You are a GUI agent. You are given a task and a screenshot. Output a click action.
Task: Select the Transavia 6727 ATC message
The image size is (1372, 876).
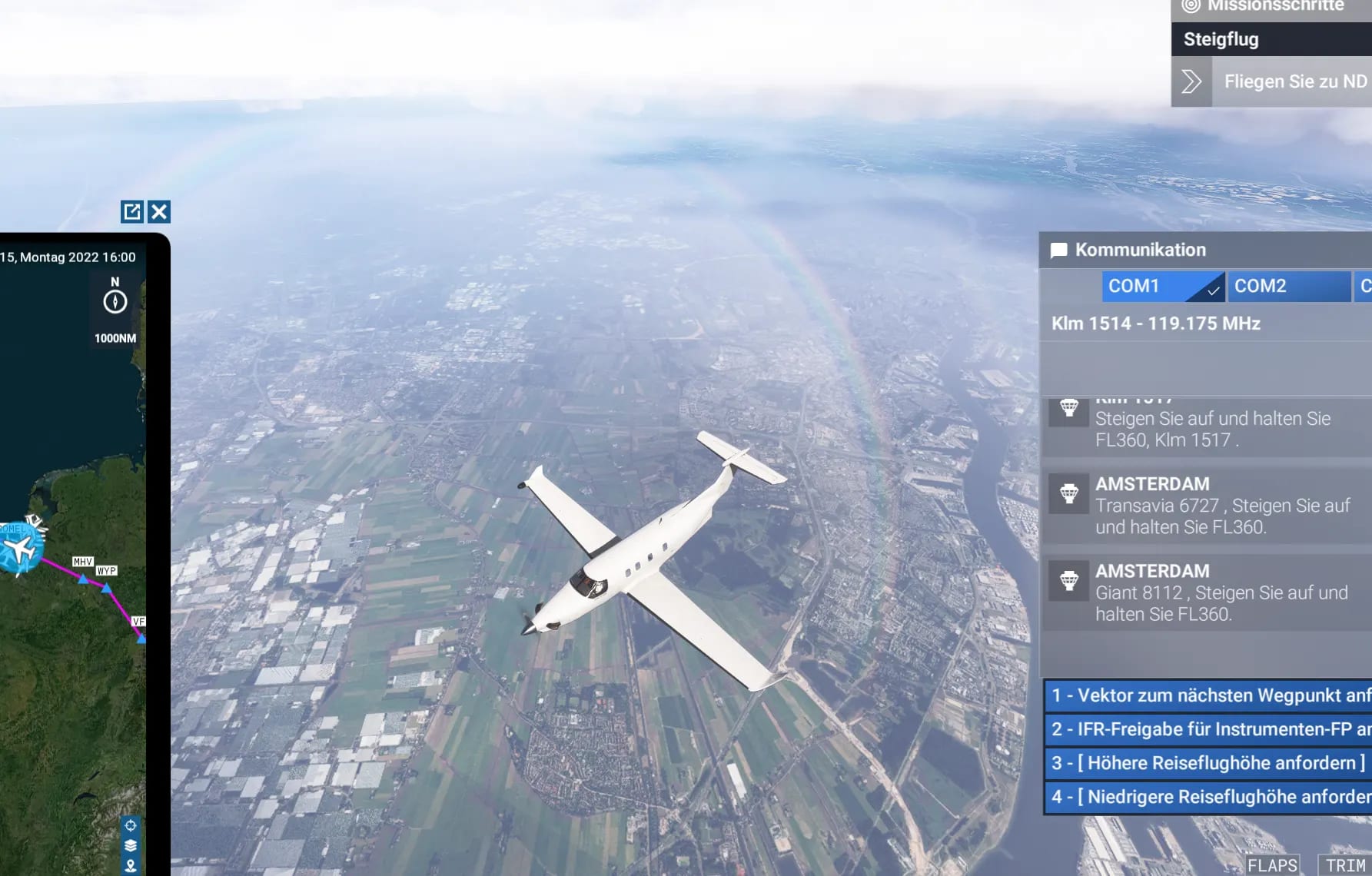(x=1222, y=506)
